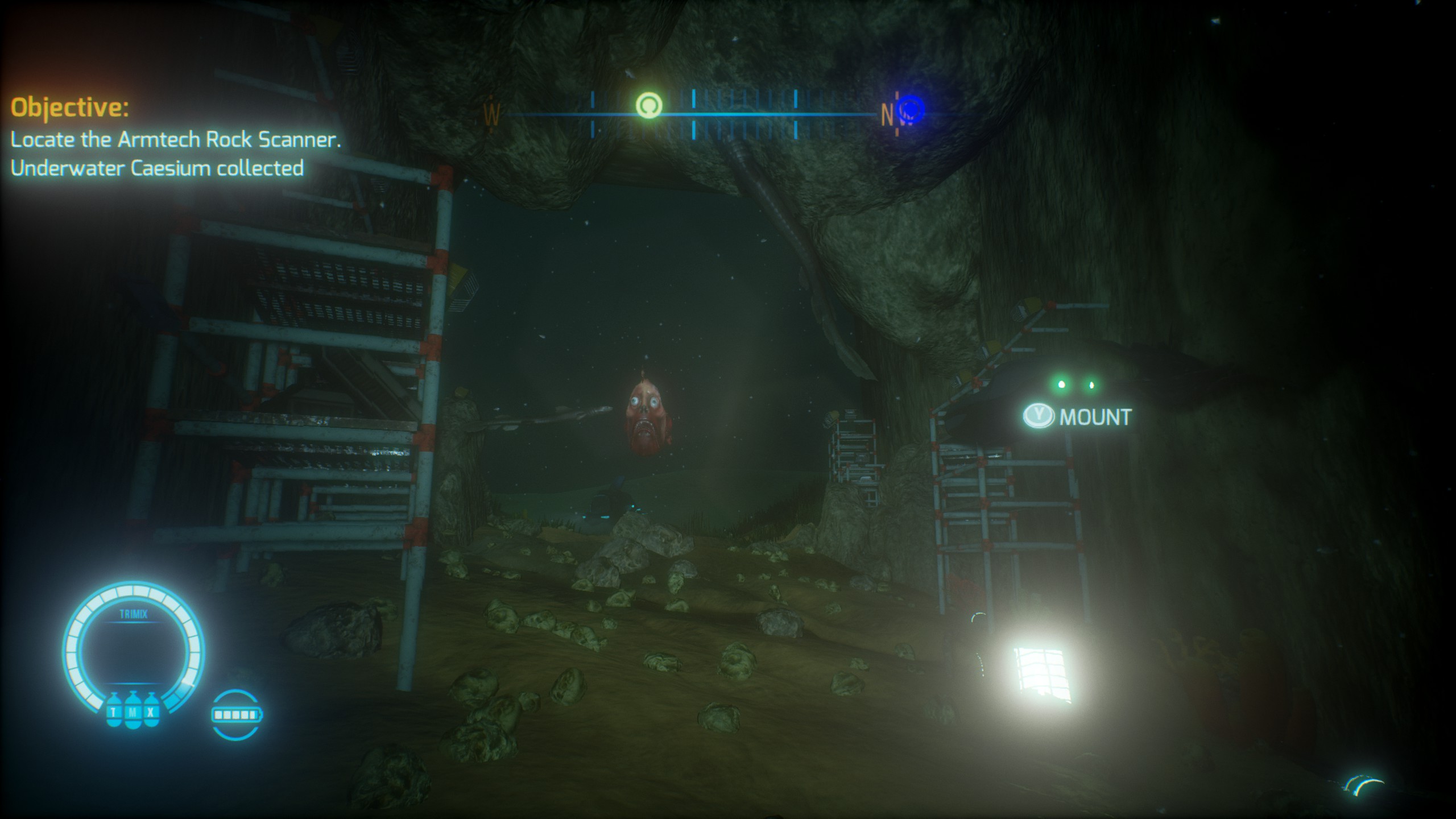Click the Trimix tank icons
The width and height of the screenshot is (1456, 819).
tap(133, 712)
